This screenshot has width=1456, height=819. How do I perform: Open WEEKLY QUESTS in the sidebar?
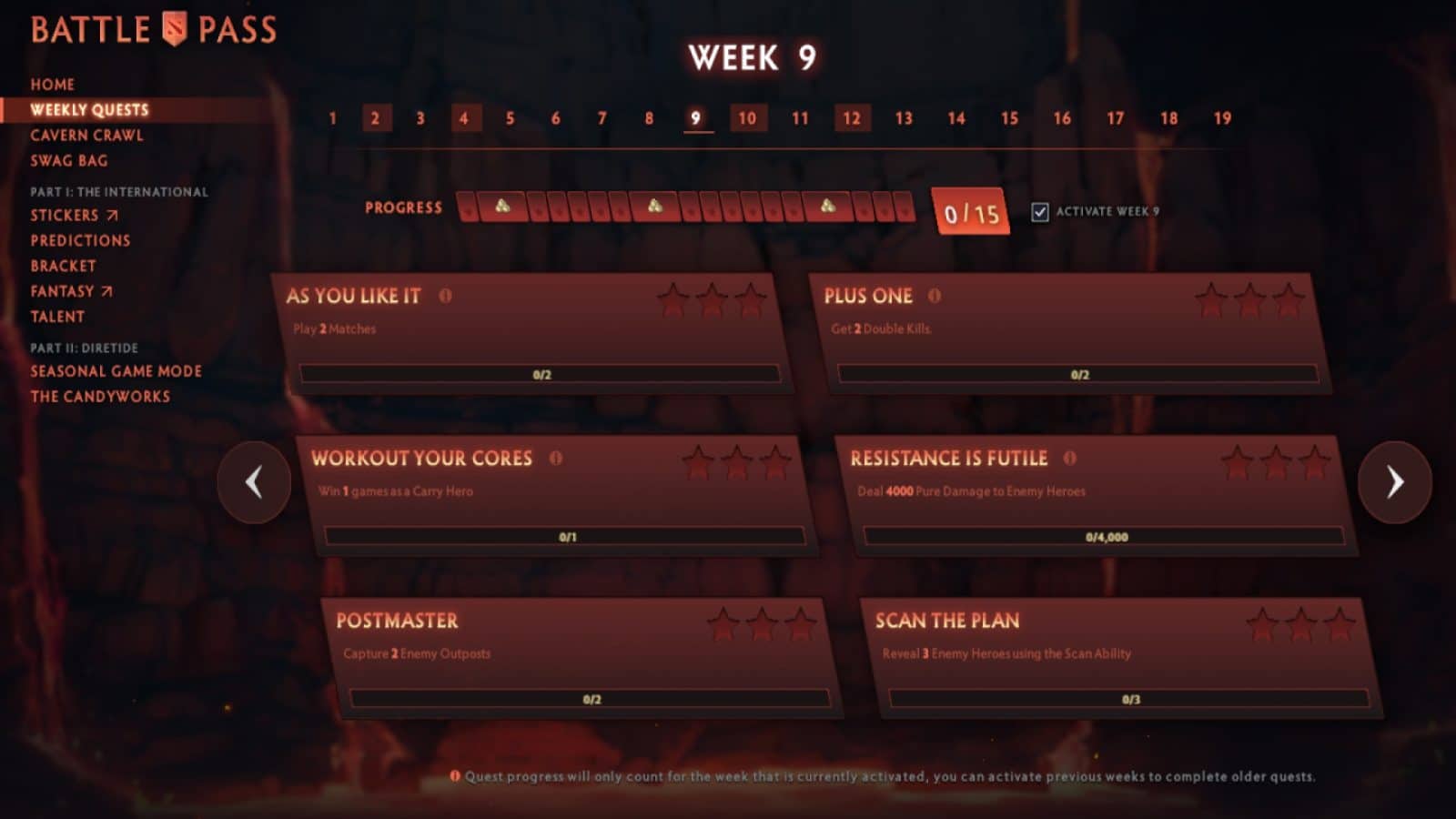click(x=88, y=109)
